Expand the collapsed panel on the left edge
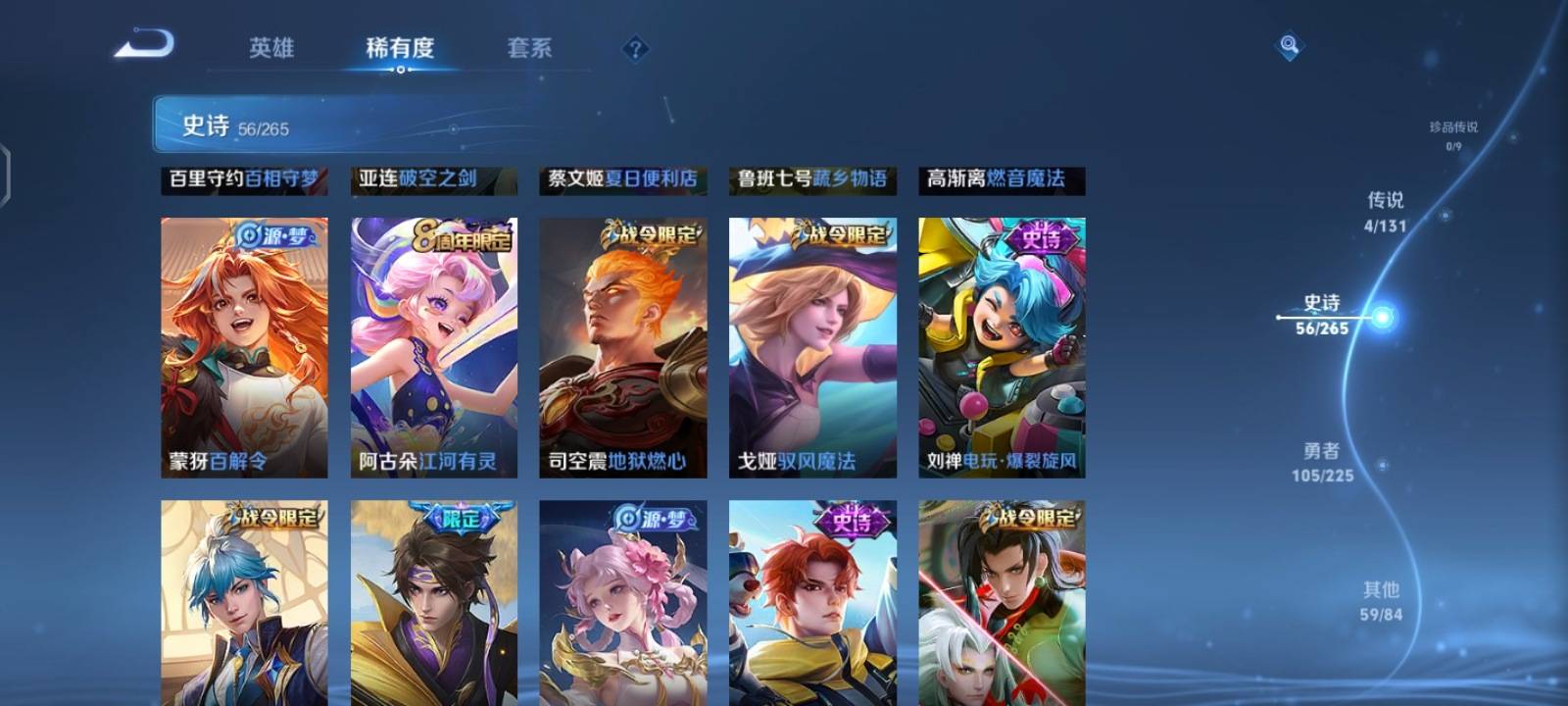Image resolution: width=1568 pixels, height=706 pixels. [x=8, y=172]
